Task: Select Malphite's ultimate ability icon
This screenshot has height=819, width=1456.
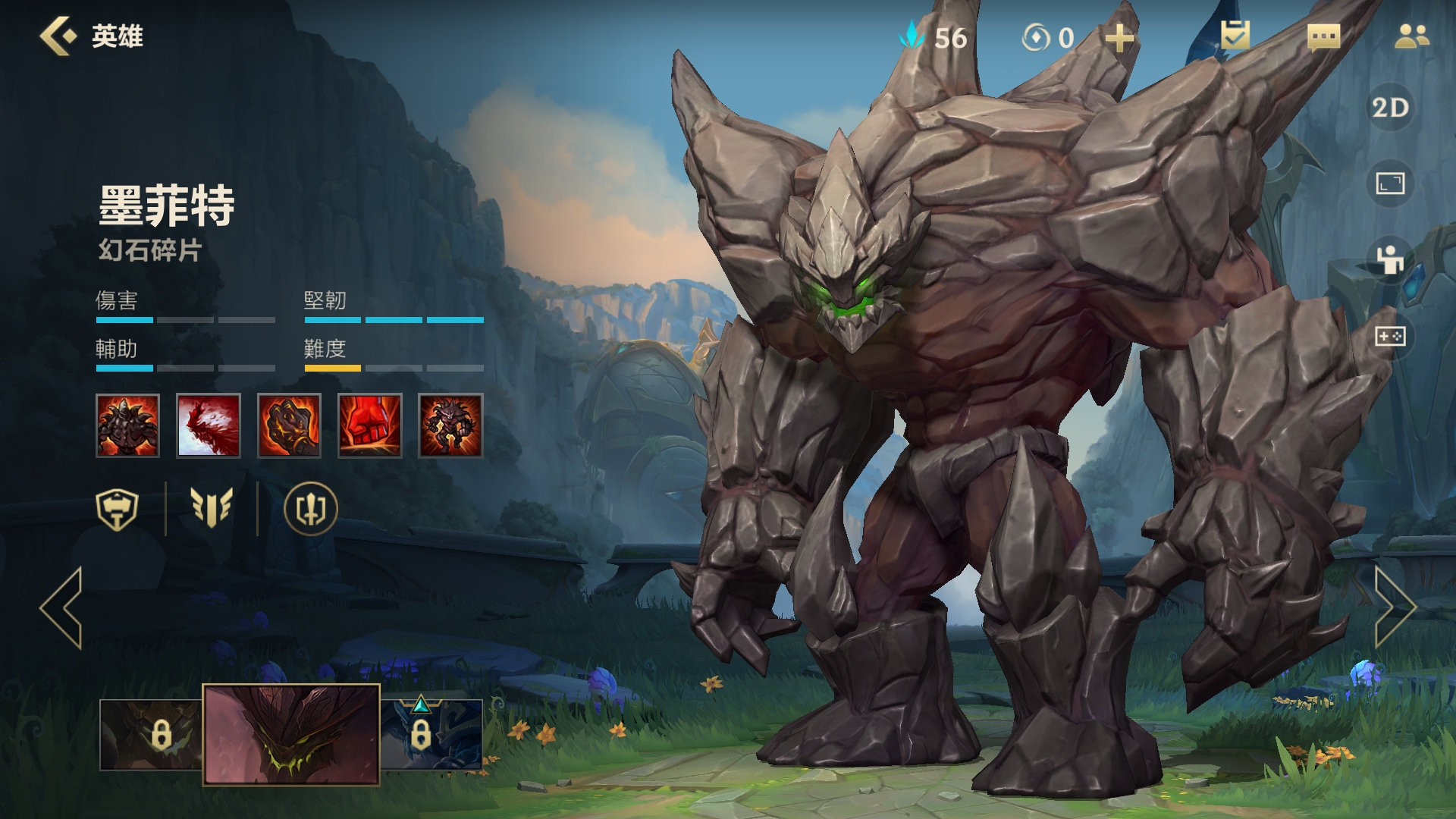Action: (x=450, y=425)
